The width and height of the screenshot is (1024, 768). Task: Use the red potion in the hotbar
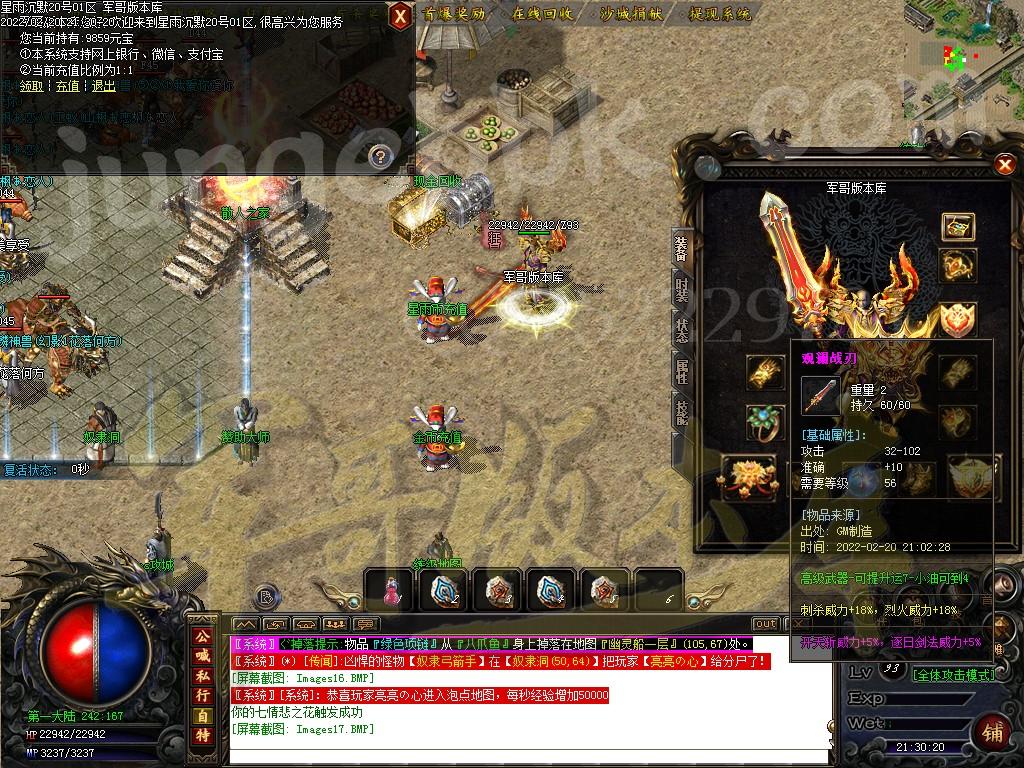coord(390,592)
